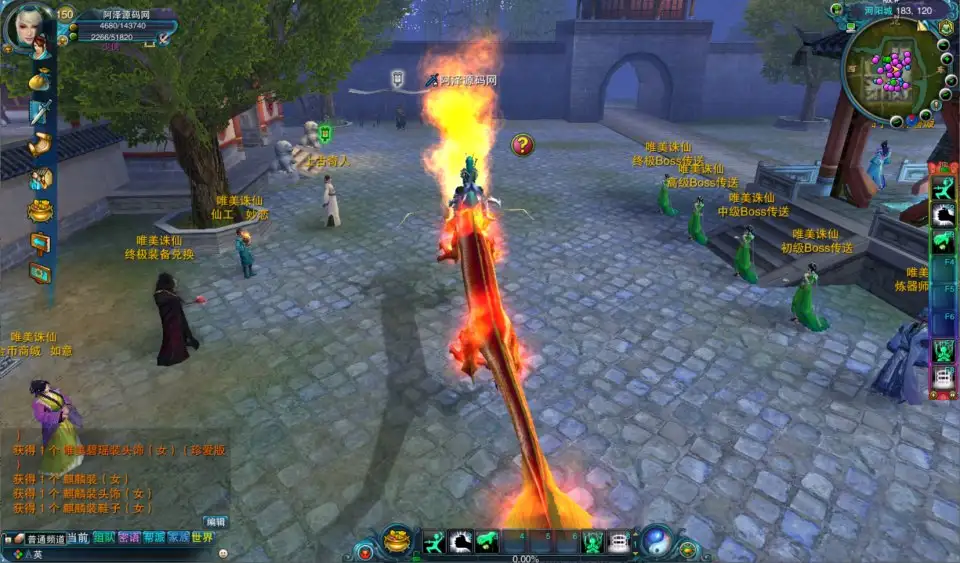This screenshot has width=960, height=563.
Task: Switch to the 帮派 chat channel tab
Action: [x=154, y=538]
